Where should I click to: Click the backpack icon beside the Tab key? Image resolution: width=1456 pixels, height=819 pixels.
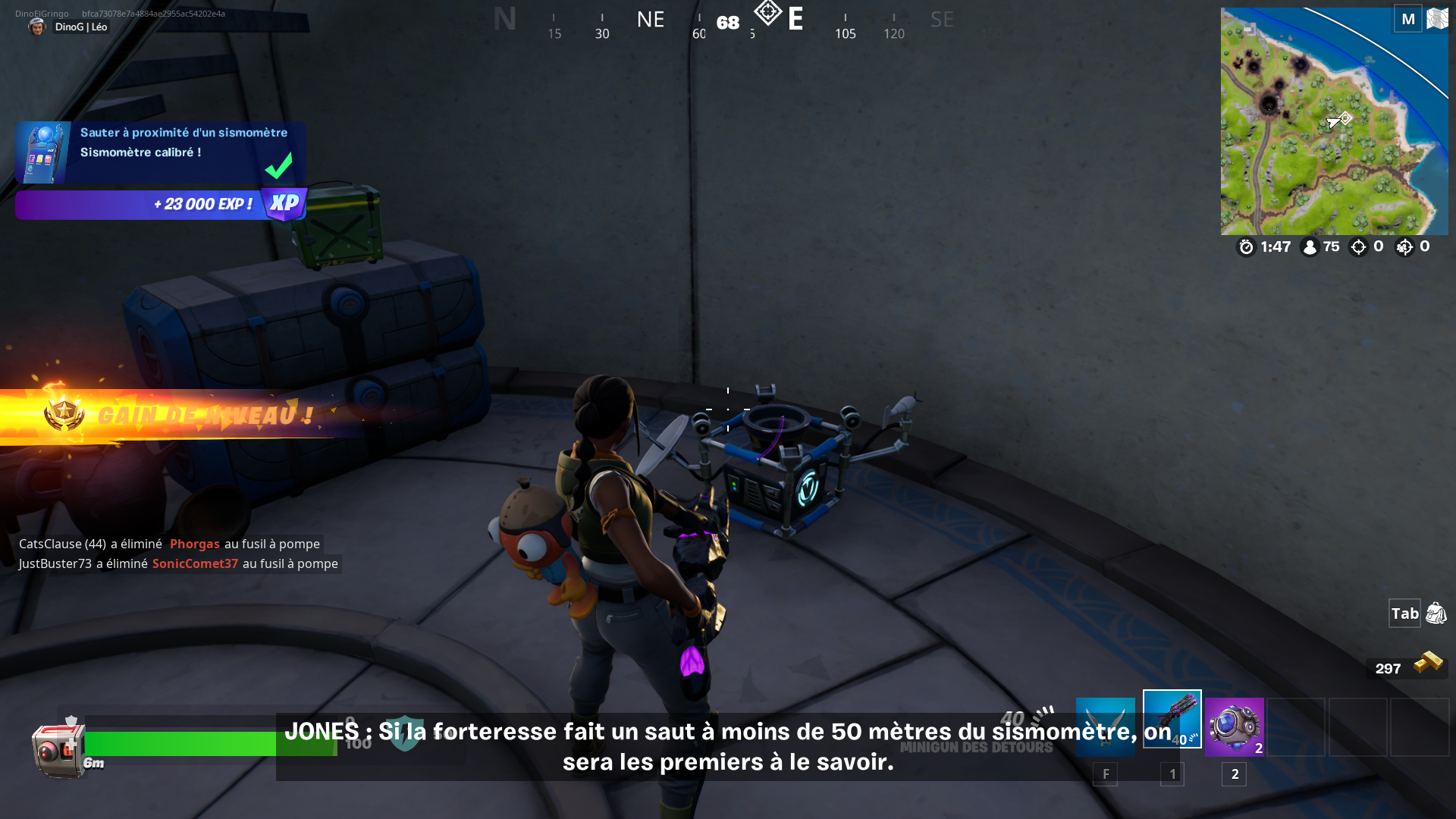1436,613
